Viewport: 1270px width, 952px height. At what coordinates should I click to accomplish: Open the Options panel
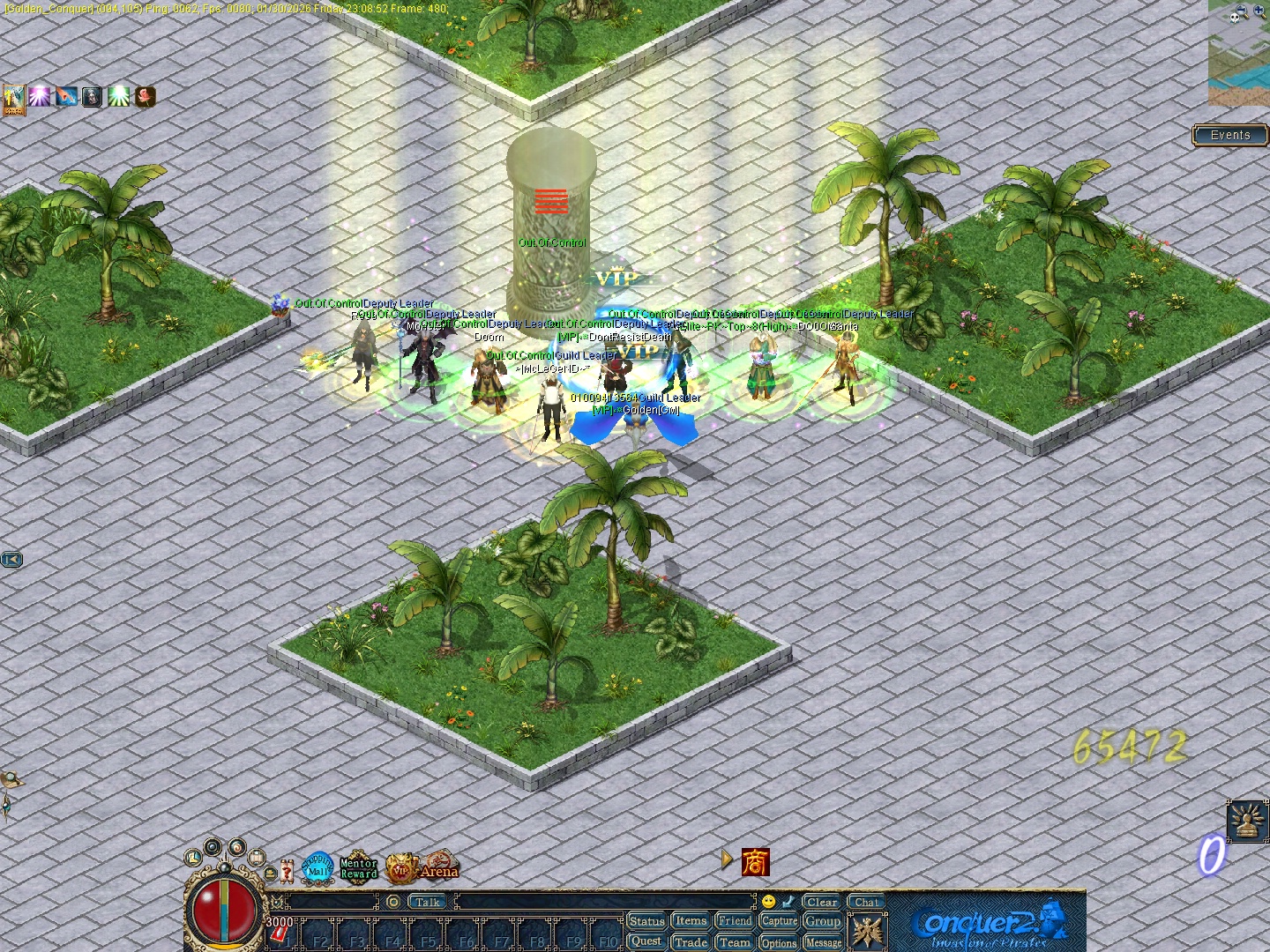780,942
